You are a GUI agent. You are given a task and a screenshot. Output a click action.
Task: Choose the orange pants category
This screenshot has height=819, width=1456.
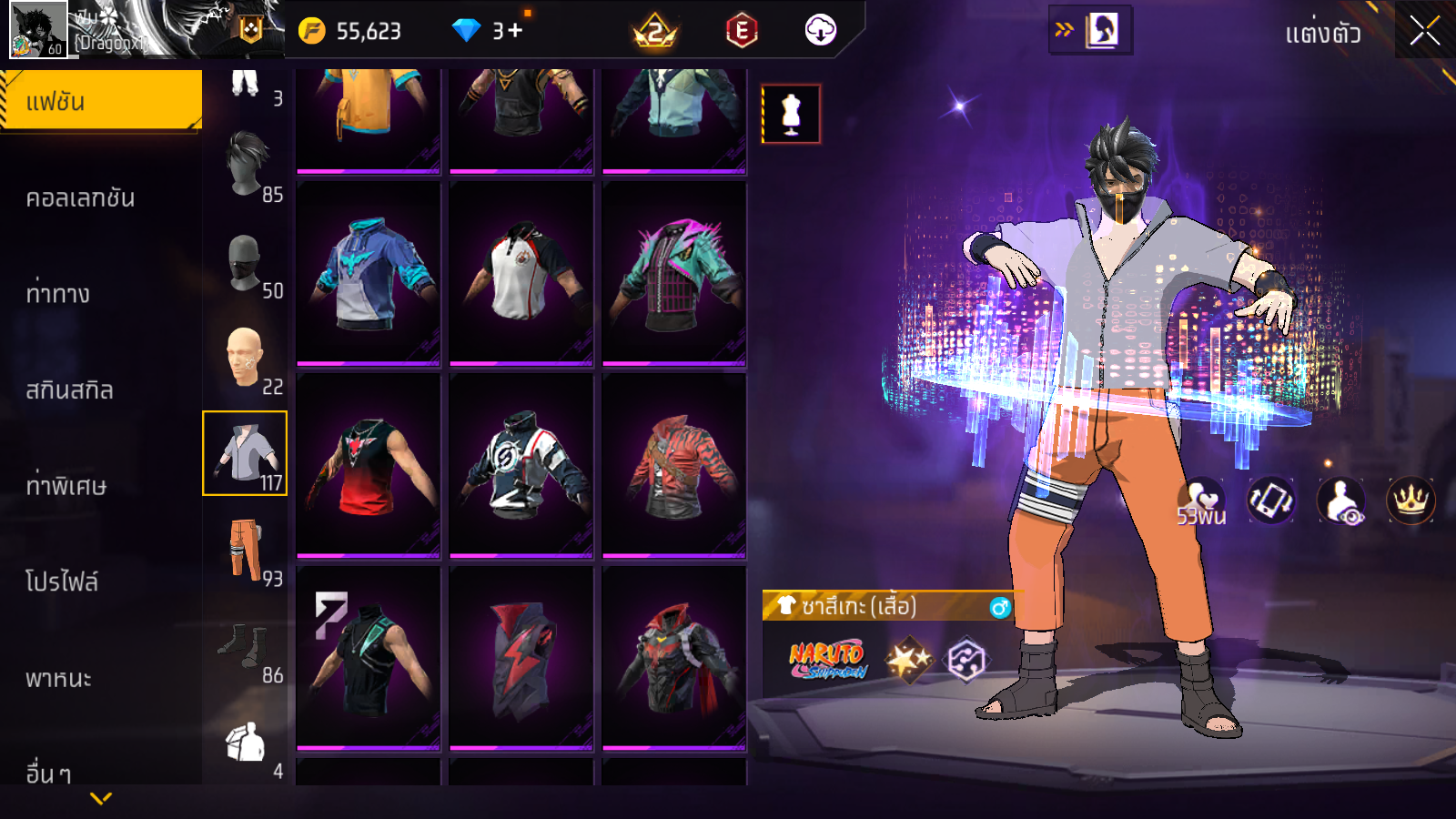pyautogui.click(x=246, y=551)
